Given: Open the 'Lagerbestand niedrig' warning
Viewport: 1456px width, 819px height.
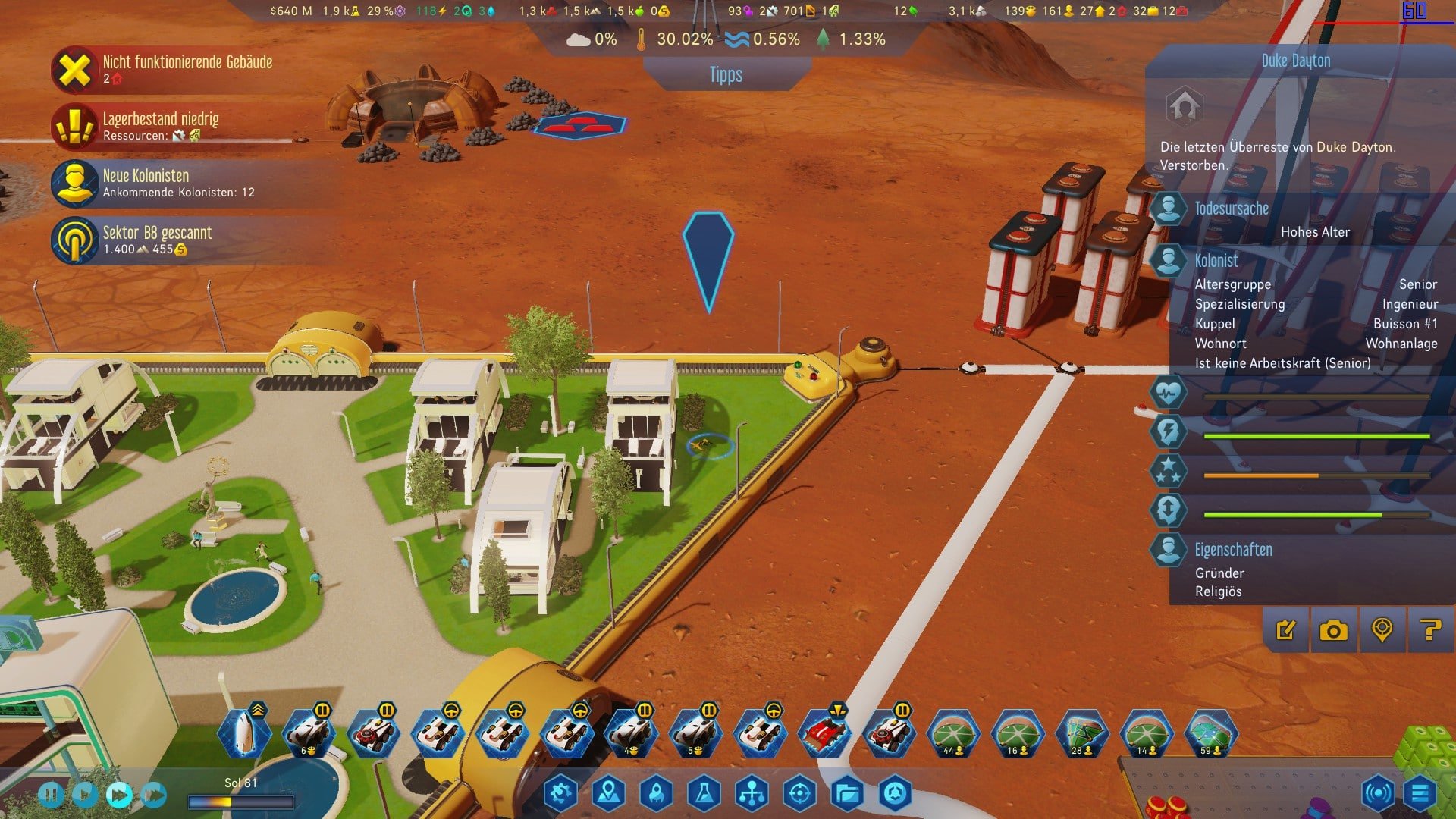Looking at the screenshot, I should click(160, 126).
